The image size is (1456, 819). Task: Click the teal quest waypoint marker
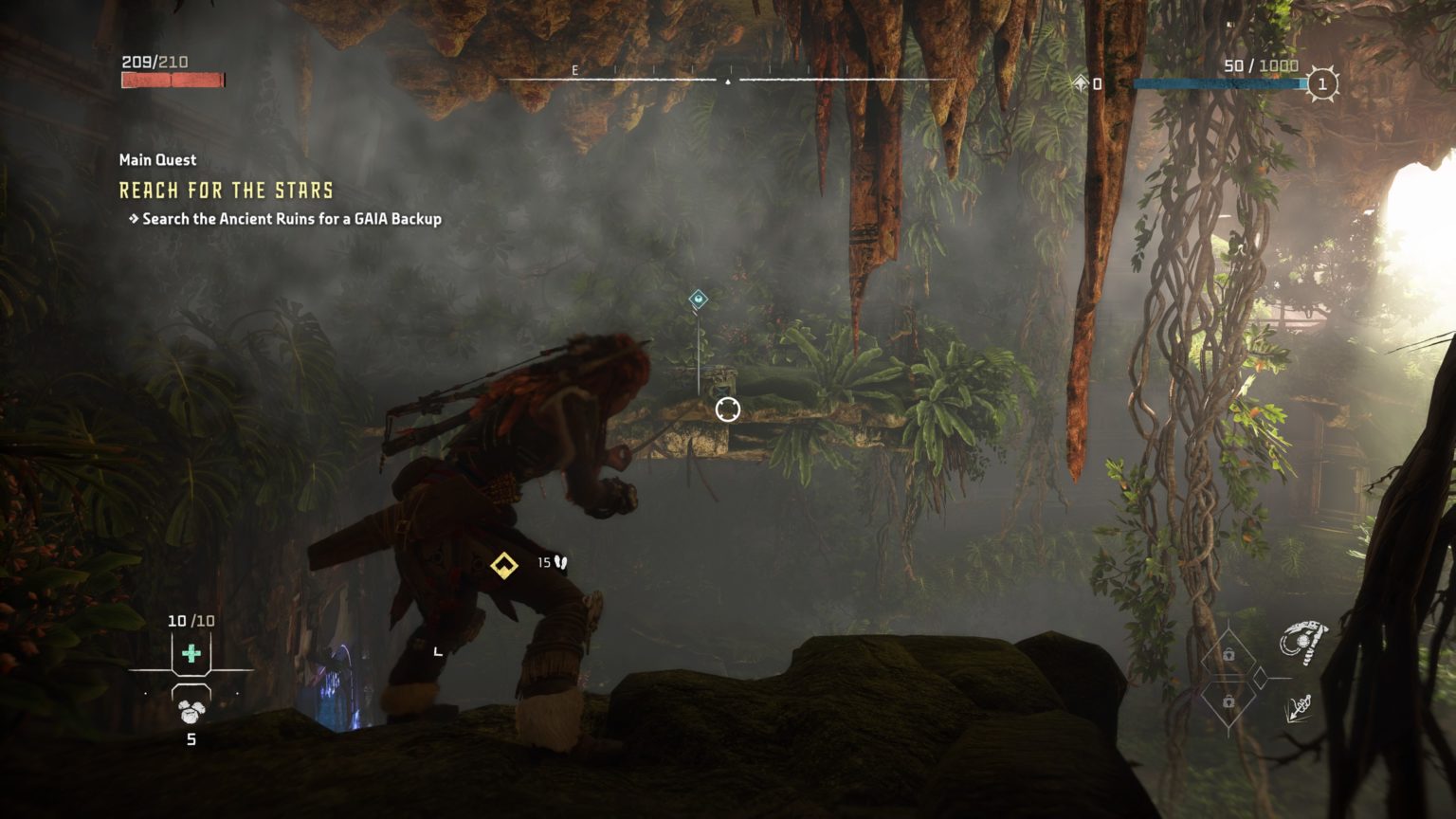(698, 300)
